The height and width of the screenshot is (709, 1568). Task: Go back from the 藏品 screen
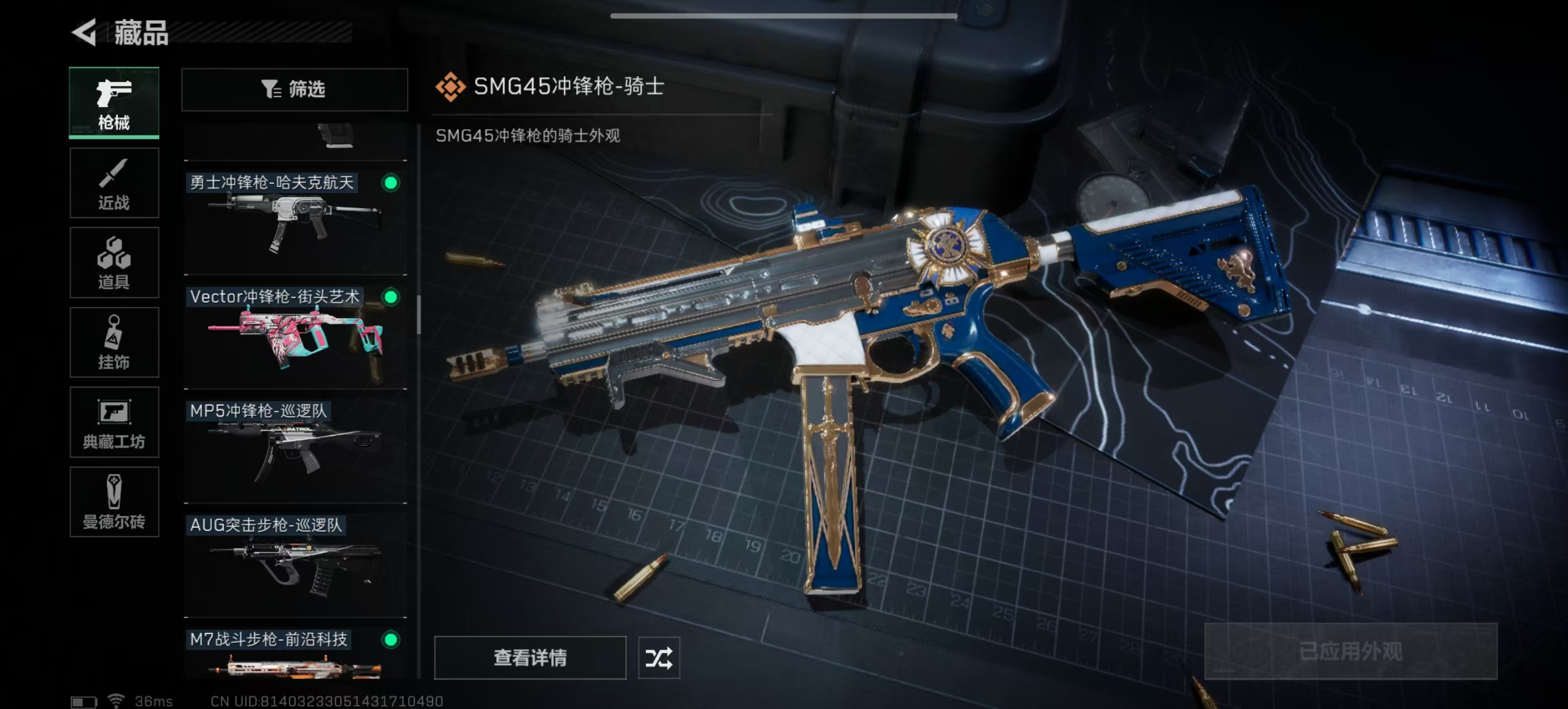tap(85, 32)
